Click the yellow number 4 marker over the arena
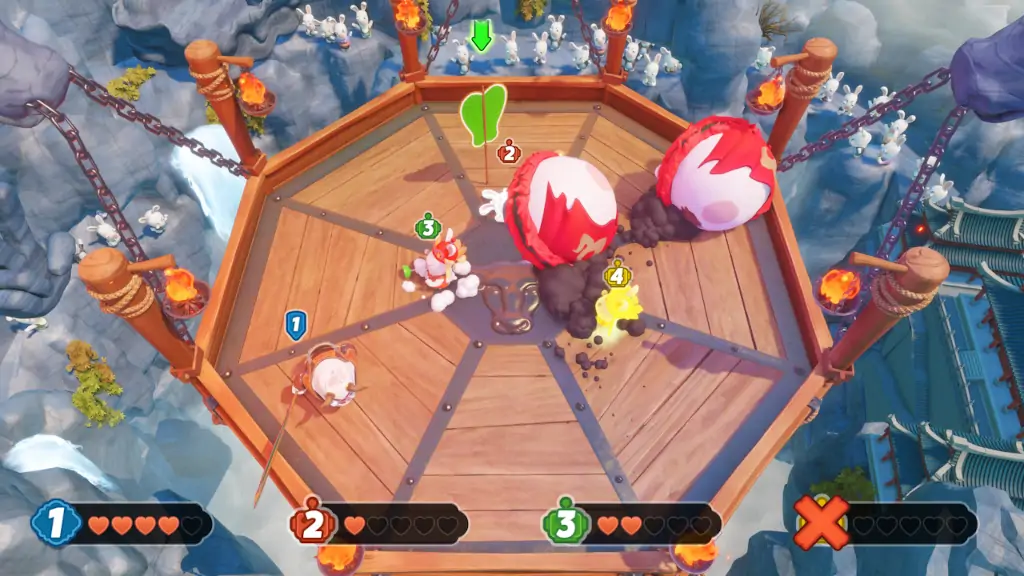 [x=616, y=273]
